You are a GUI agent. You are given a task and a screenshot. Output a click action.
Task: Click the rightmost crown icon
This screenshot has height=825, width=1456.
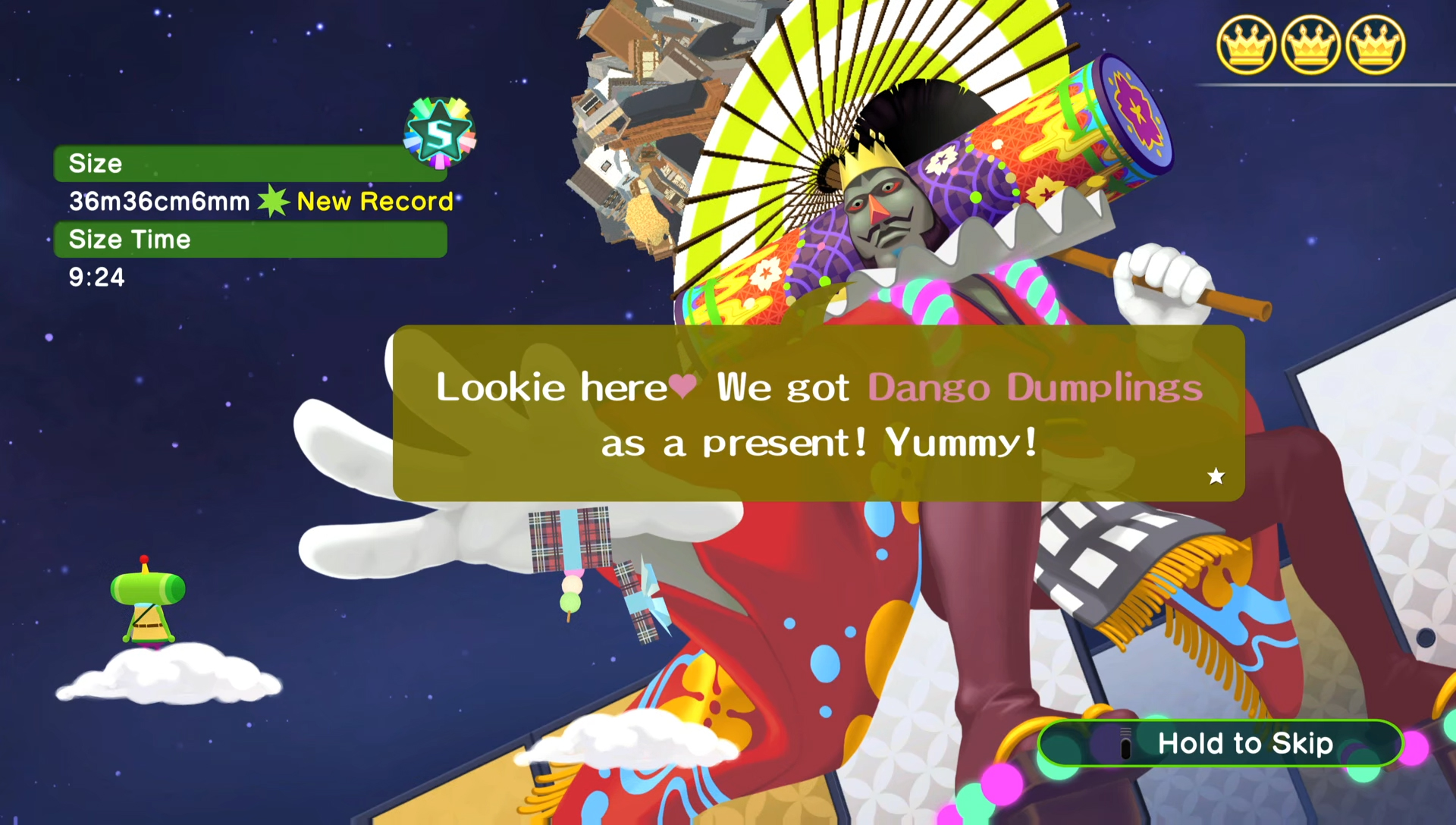(x=1374, y=43)
